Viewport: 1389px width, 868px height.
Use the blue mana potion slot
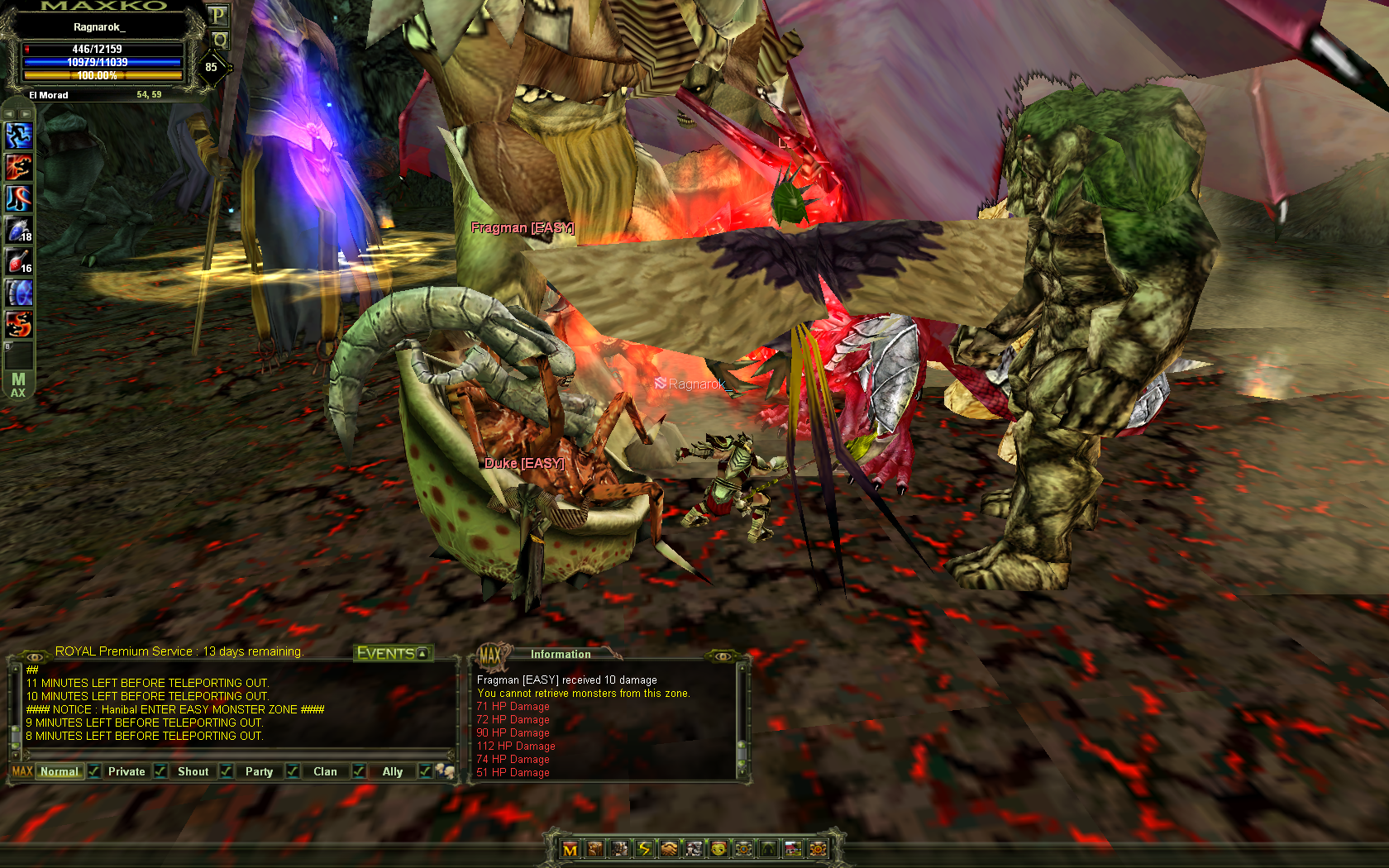(x=18, y=230)
